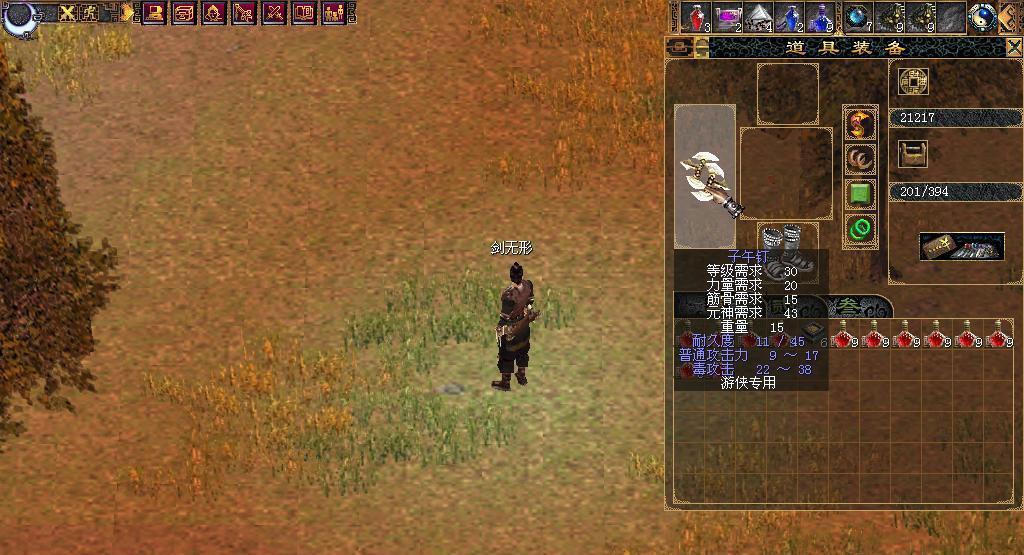Screen dimensions: 1024x555
Task: Open the group of people menu
Action: click(x=334, y=13)
